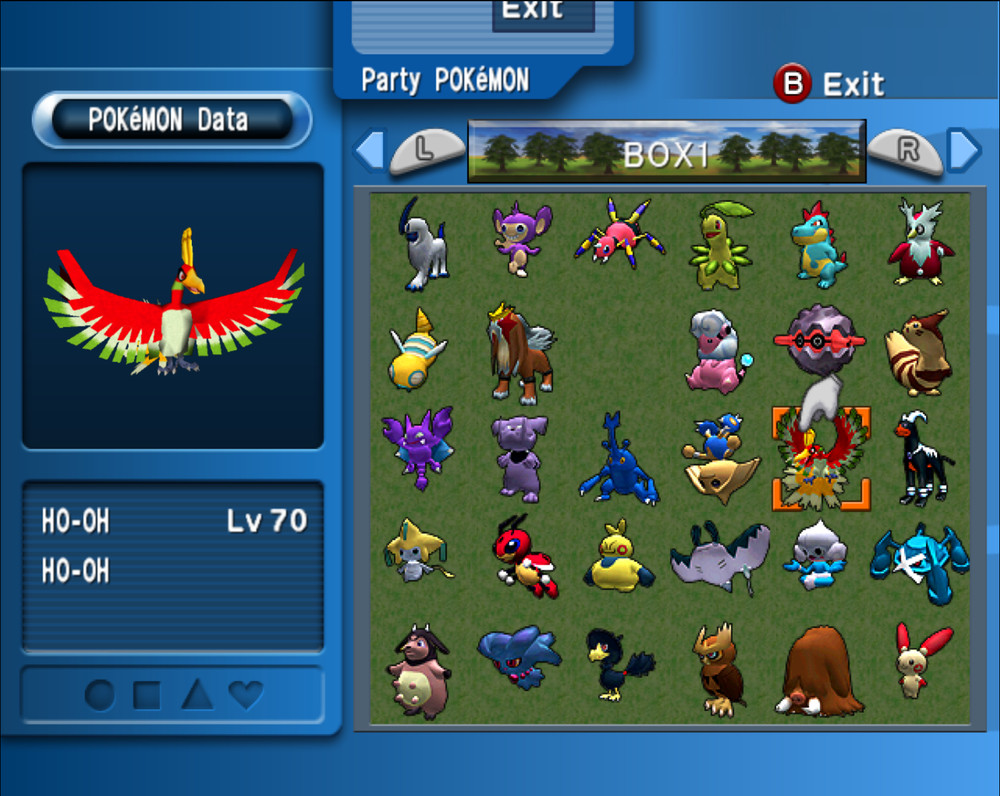Select Ledian in the box

click(x=522, y=556)
